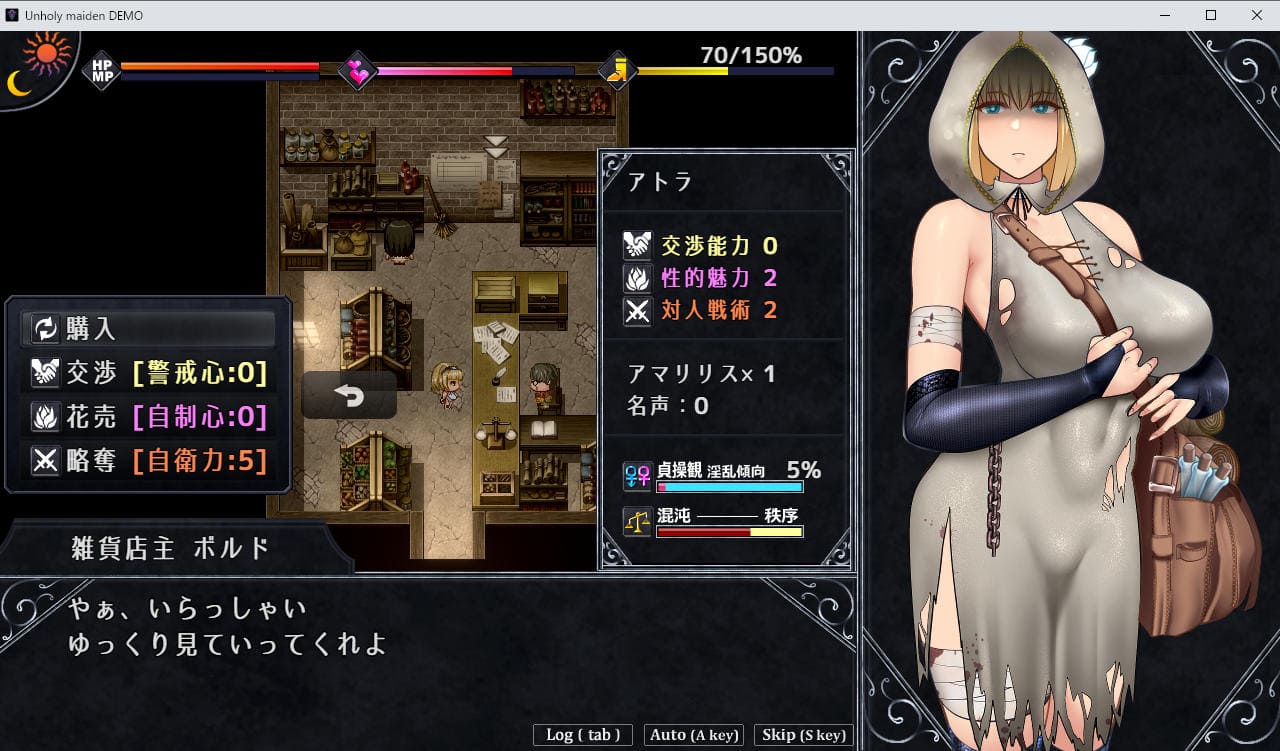Select 購入 to buy from the shop
The height and width of the screenshot is (751, 1280).
148,328
